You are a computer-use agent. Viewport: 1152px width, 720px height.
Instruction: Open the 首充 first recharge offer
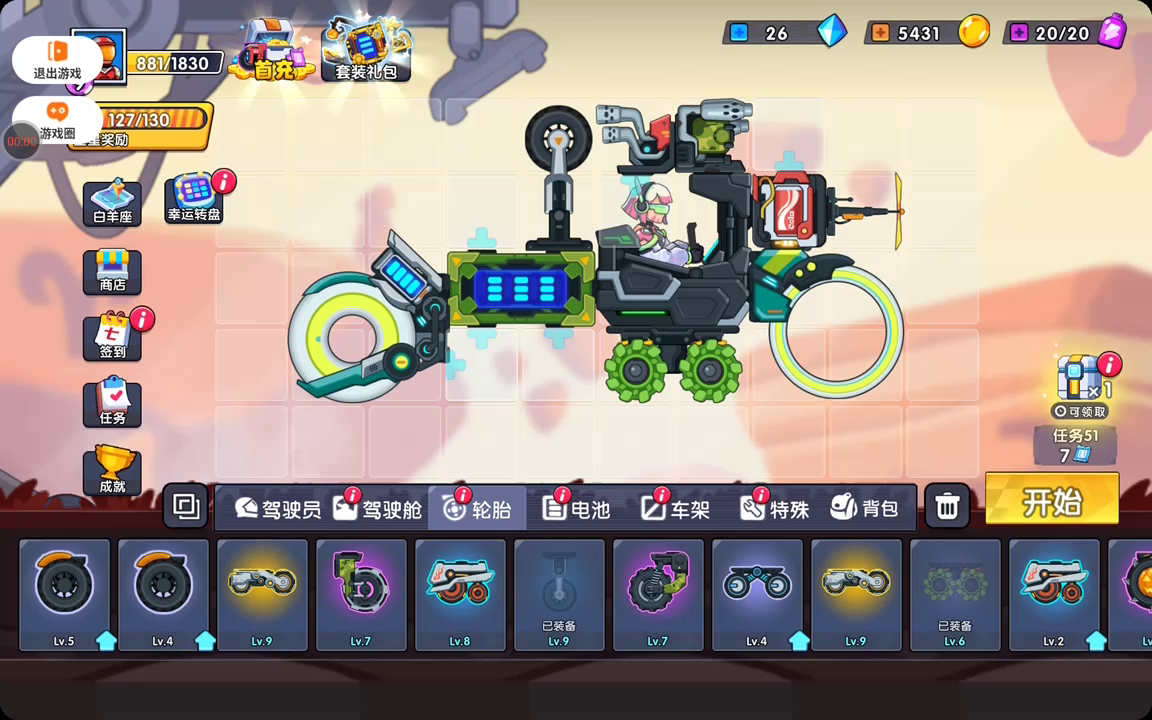(x=271, y=52)
